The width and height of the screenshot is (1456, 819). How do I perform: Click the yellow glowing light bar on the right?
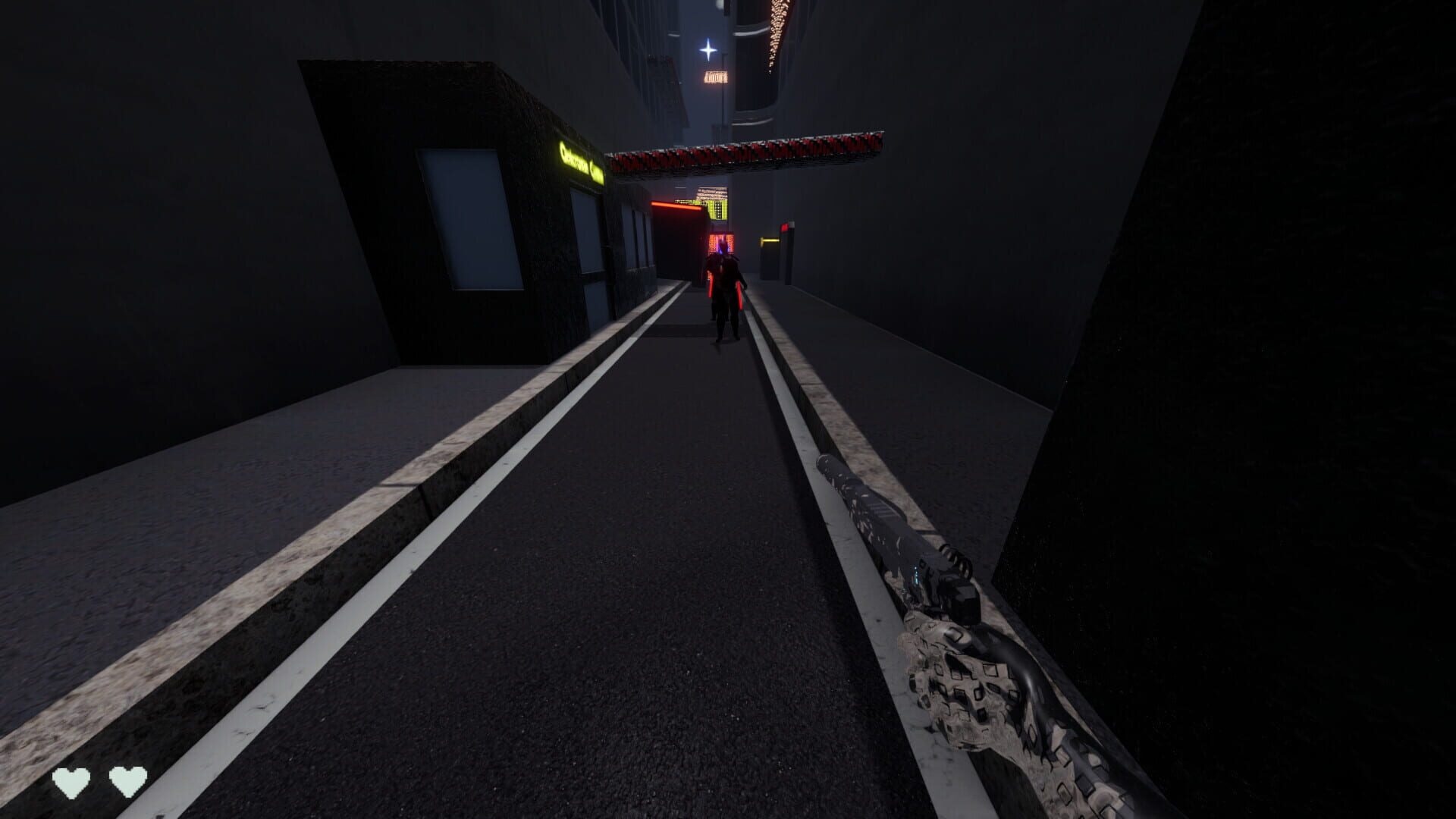tap(770, 240)
